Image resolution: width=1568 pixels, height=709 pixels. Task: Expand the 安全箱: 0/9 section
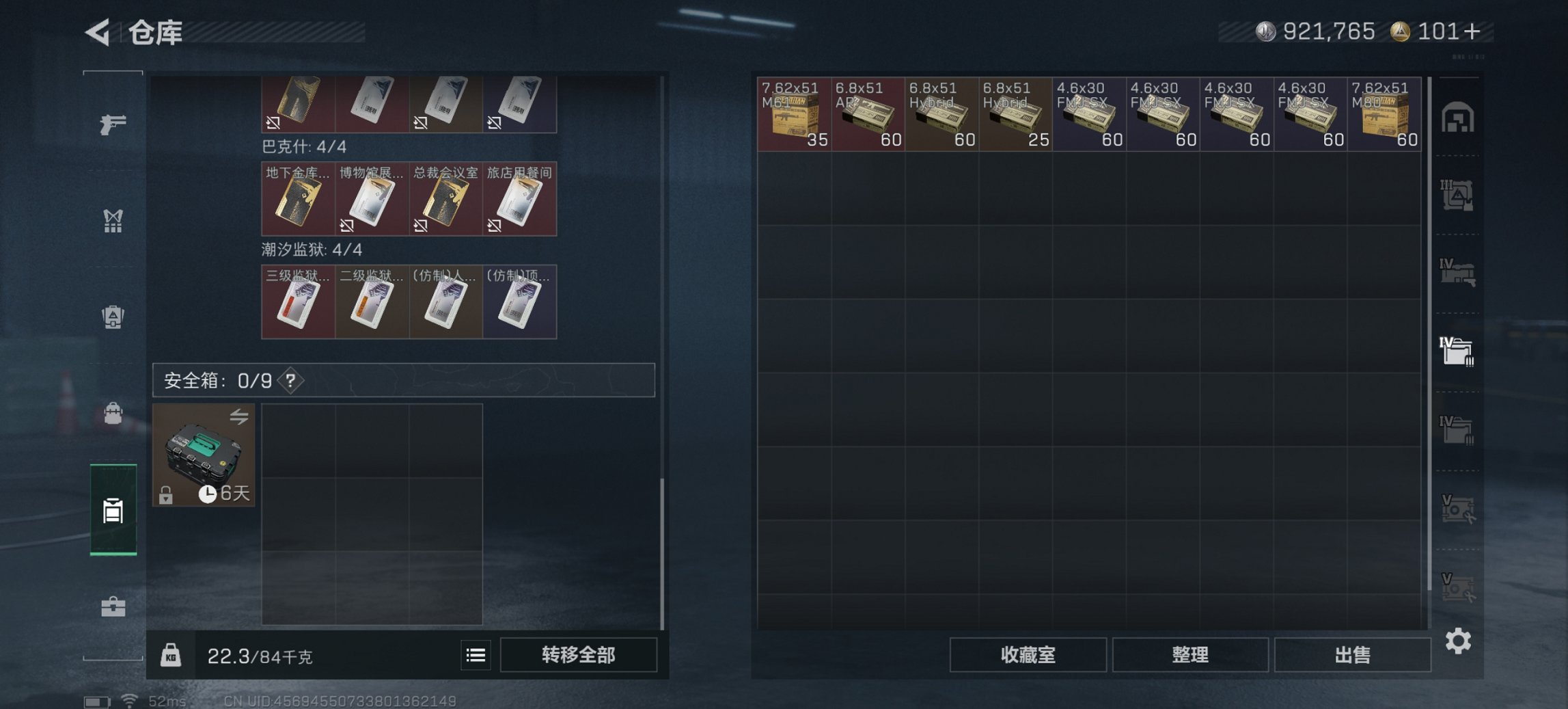[212, 382]
